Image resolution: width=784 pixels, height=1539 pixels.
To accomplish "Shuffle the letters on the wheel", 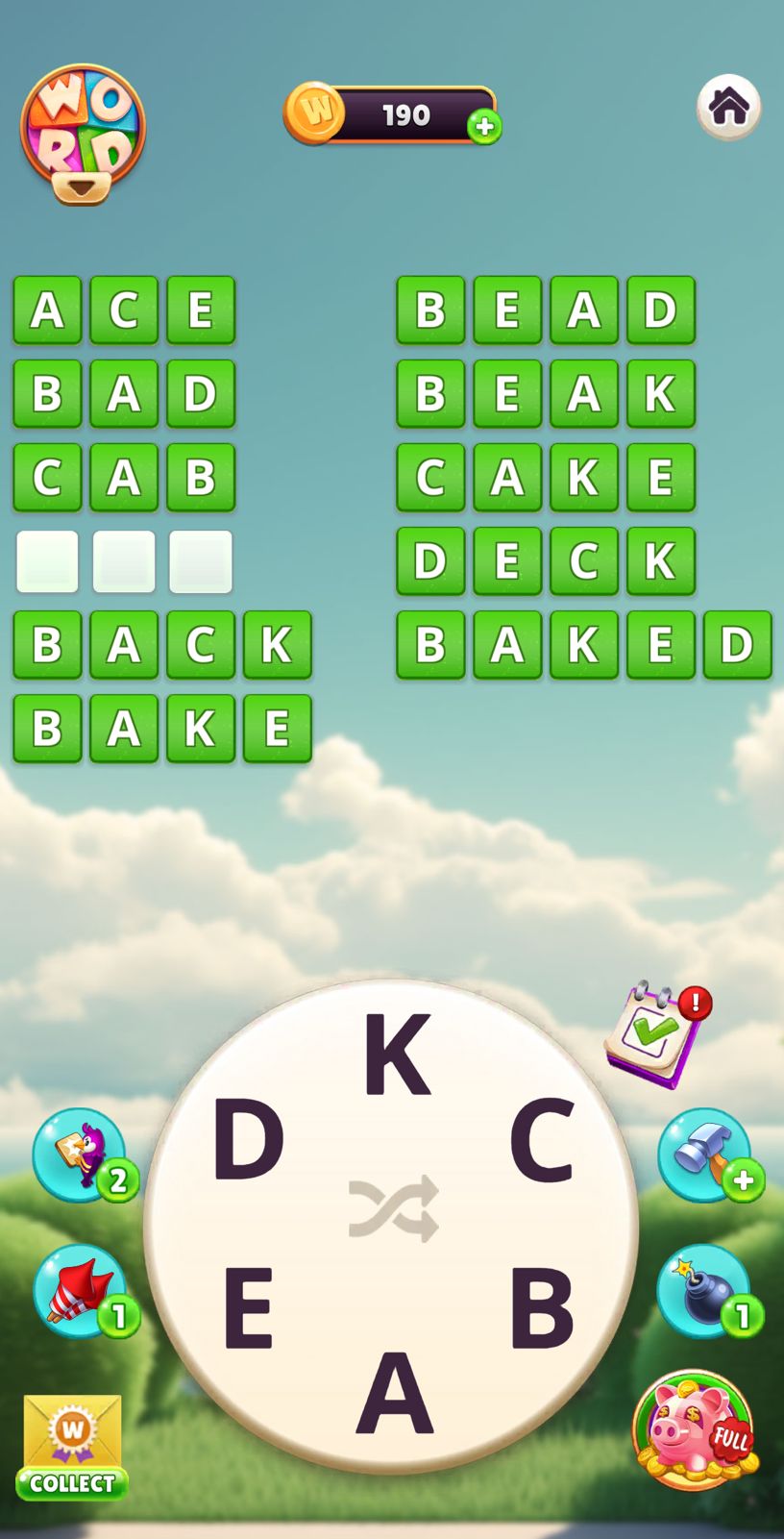I will pos(394,1208).
